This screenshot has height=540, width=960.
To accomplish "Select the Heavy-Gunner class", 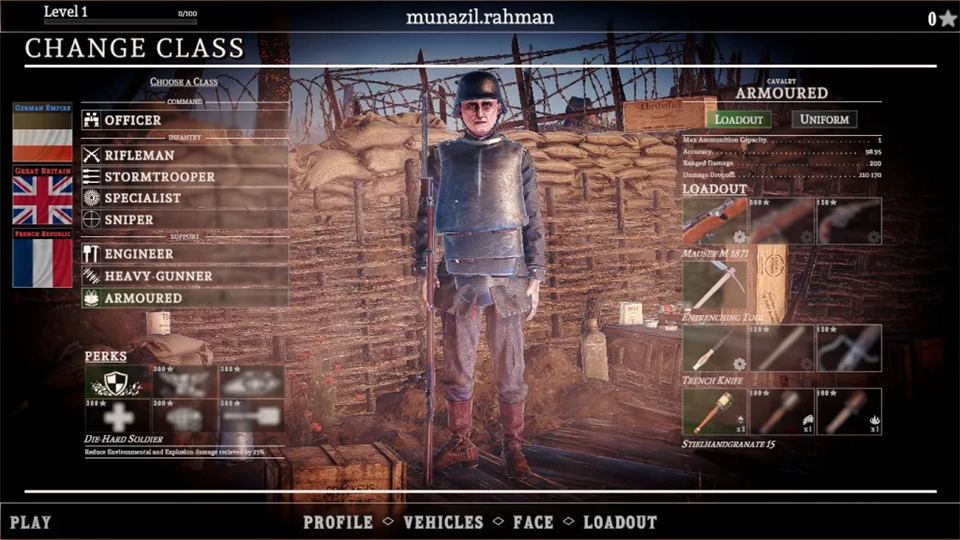I will point(185,276).
